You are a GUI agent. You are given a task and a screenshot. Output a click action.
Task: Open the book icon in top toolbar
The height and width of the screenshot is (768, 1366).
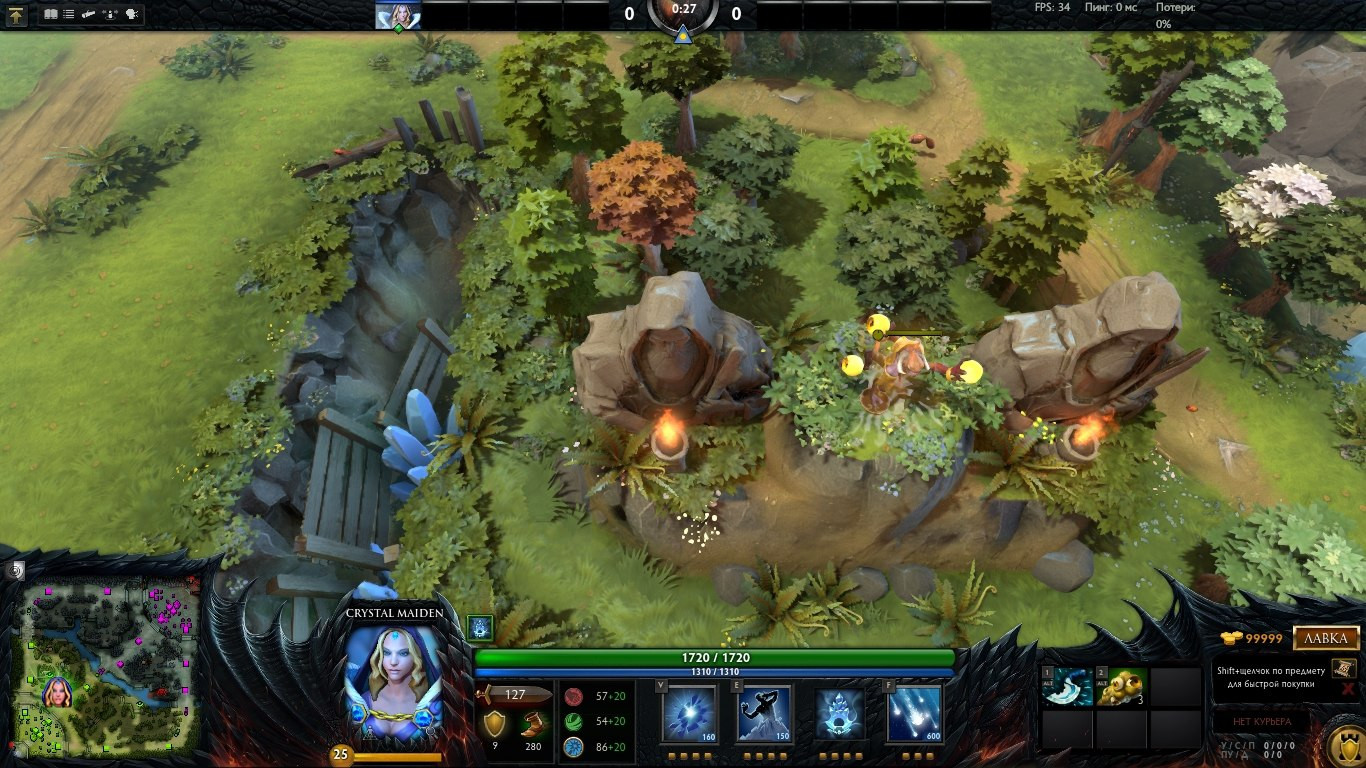[x=51, y=15]
